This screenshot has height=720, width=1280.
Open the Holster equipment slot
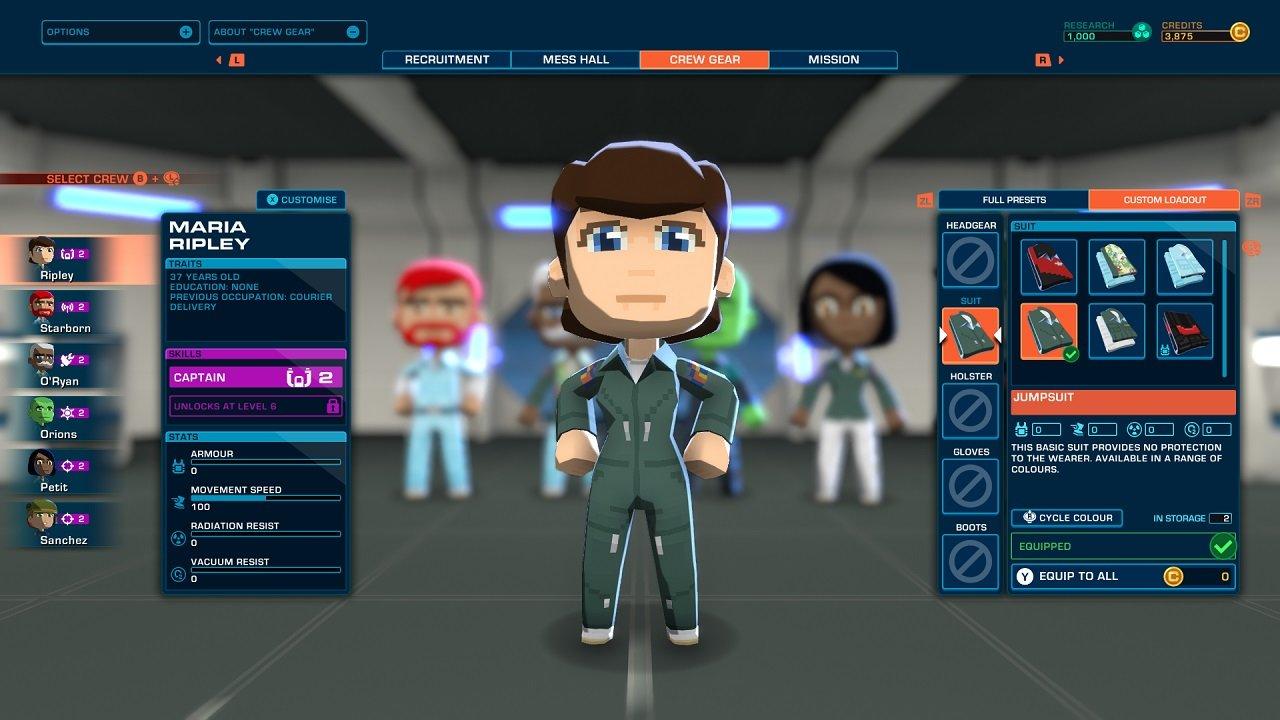click(969, 411)
